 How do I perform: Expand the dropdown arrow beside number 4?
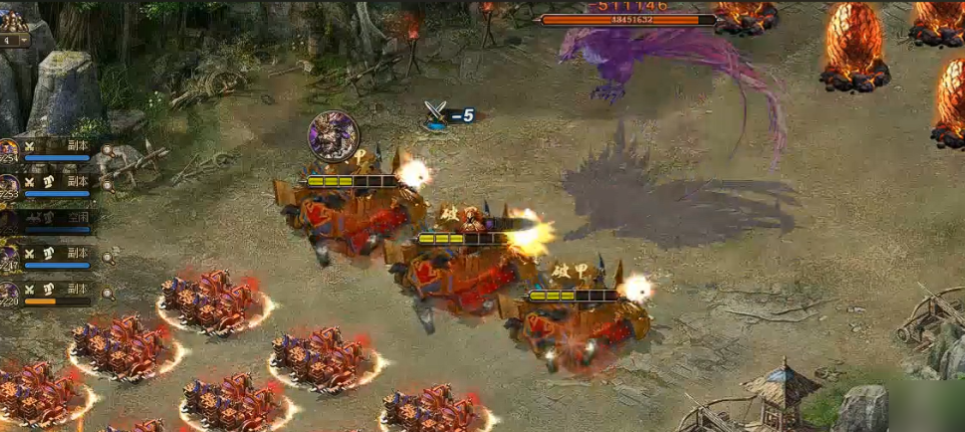26,42
